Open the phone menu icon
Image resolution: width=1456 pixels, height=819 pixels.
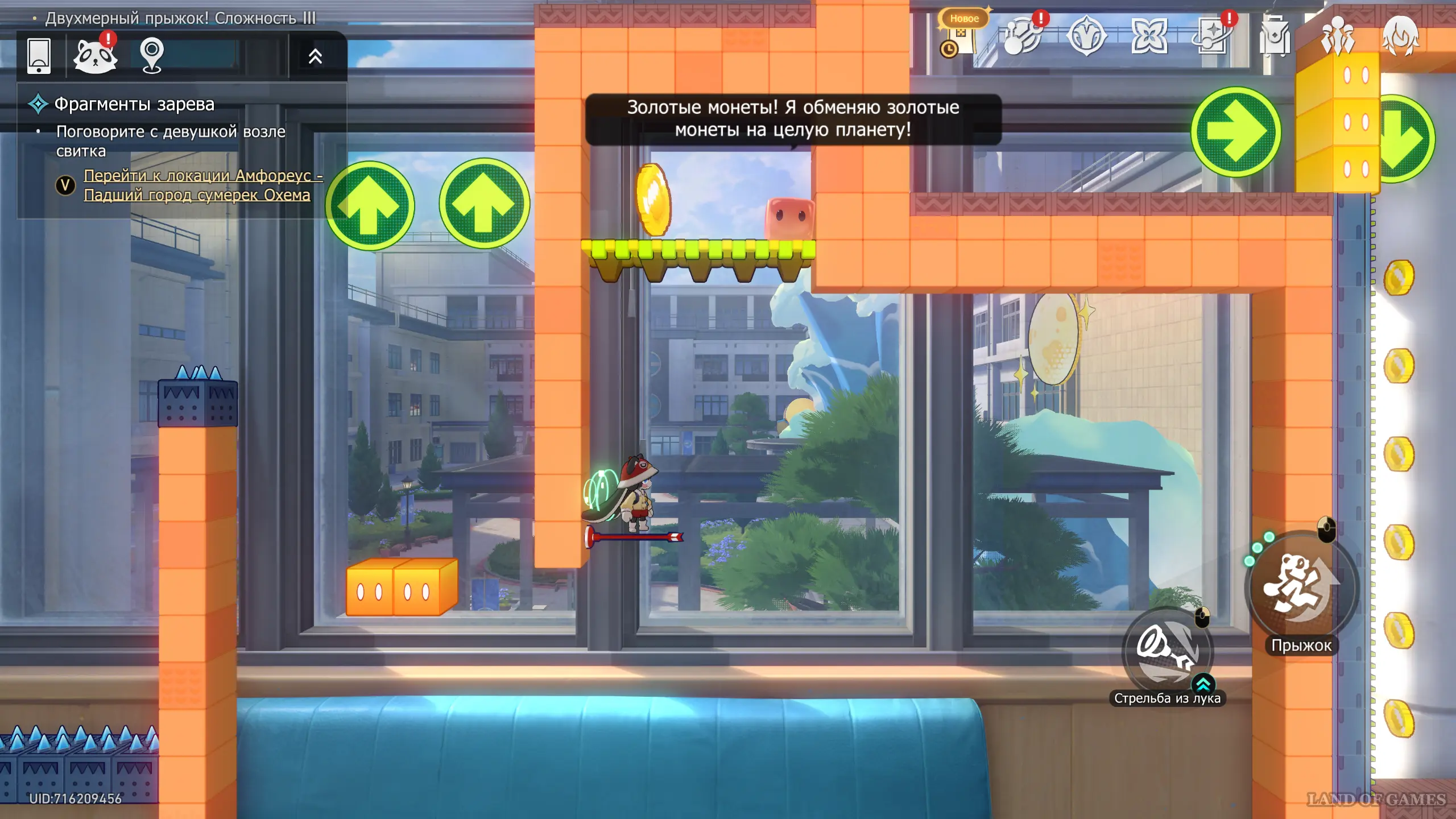point(39,56)
